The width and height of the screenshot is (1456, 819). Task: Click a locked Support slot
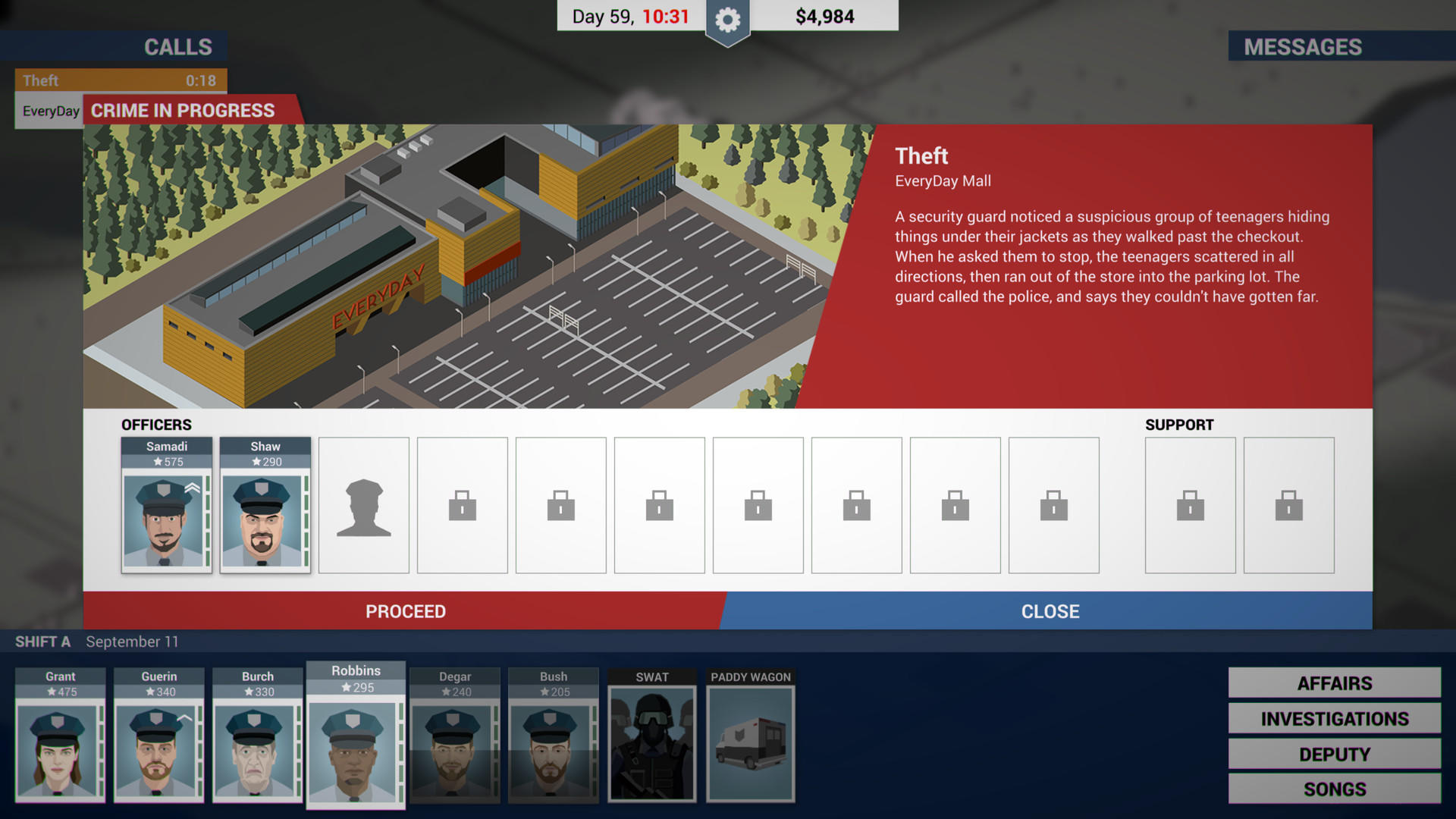1189,504
